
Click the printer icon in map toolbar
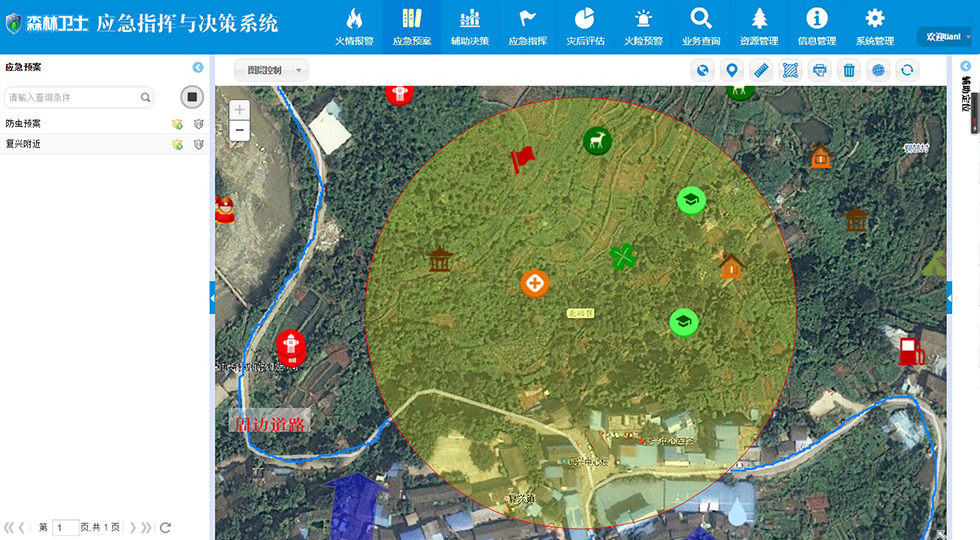(819, 70)
